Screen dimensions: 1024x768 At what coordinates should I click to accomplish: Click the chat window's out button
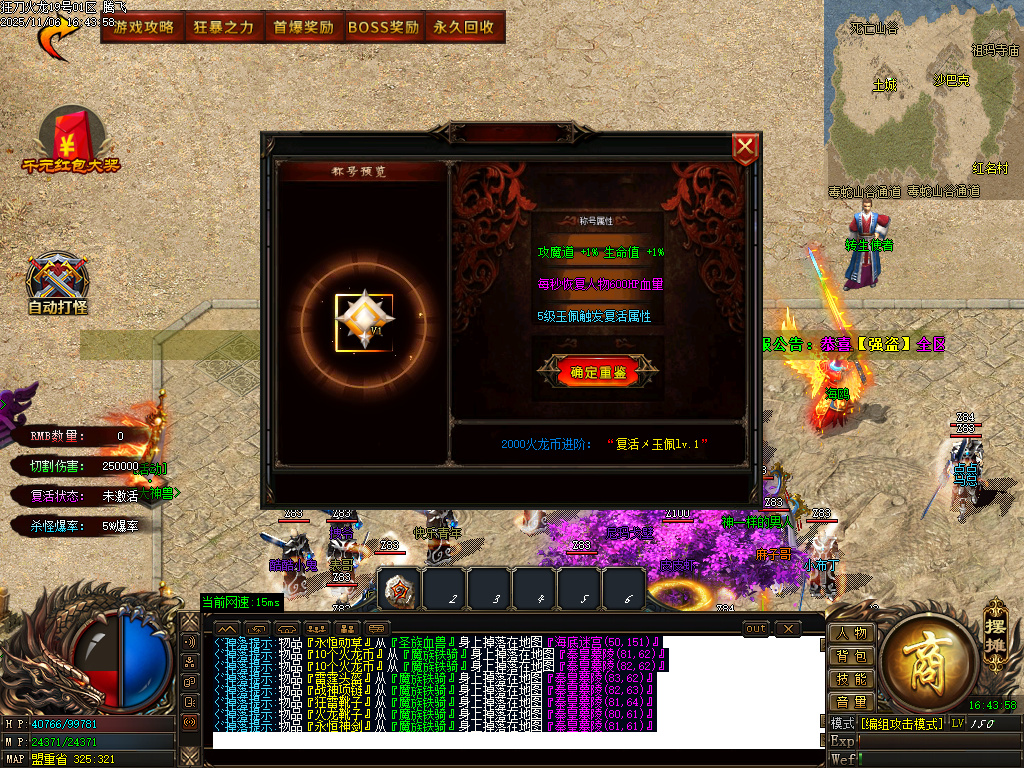(x=757, y=628)
